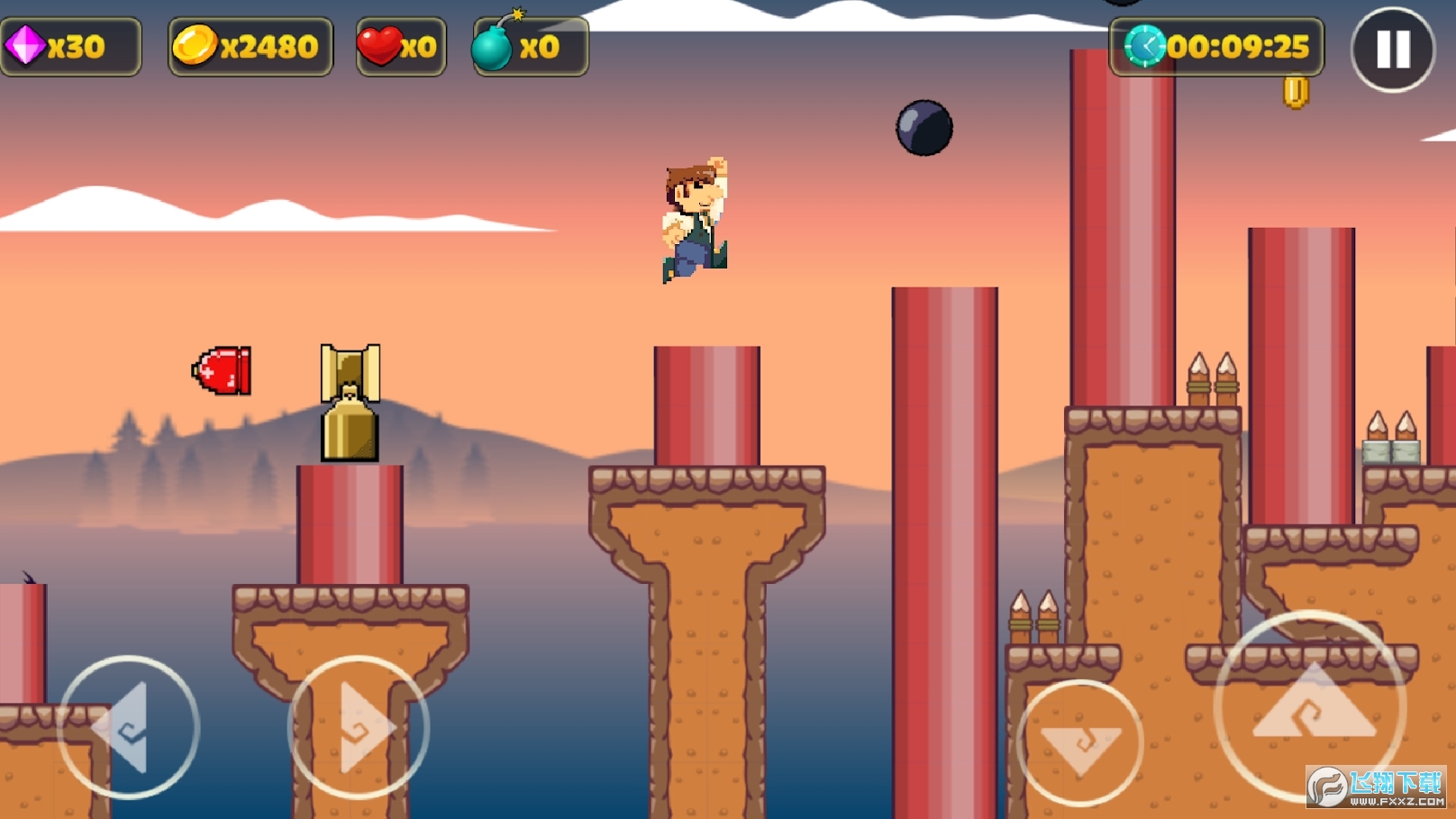This screenshot has width=1456, height=819.
Task: Pause the game
Action: click(1392, 50)
